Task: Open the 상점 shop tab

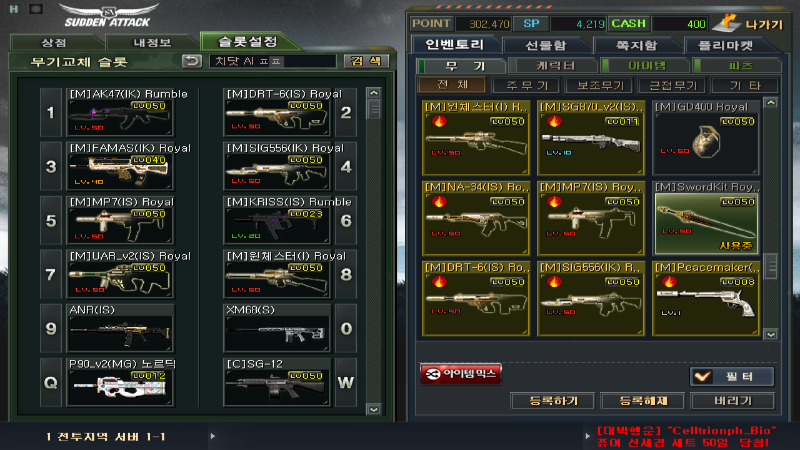Action: 54,42
